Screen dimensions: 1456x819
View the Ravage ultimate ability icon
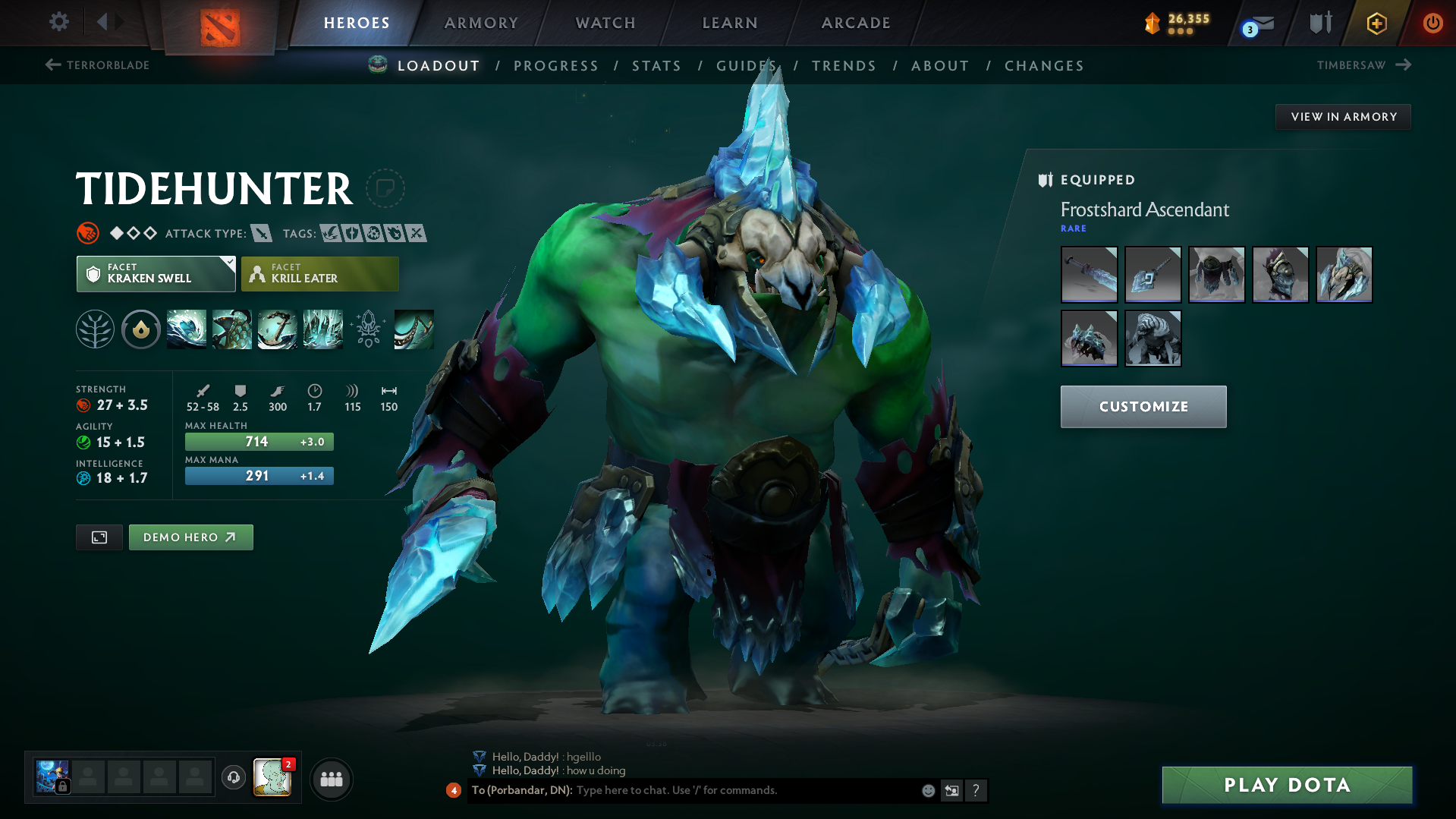322,329
